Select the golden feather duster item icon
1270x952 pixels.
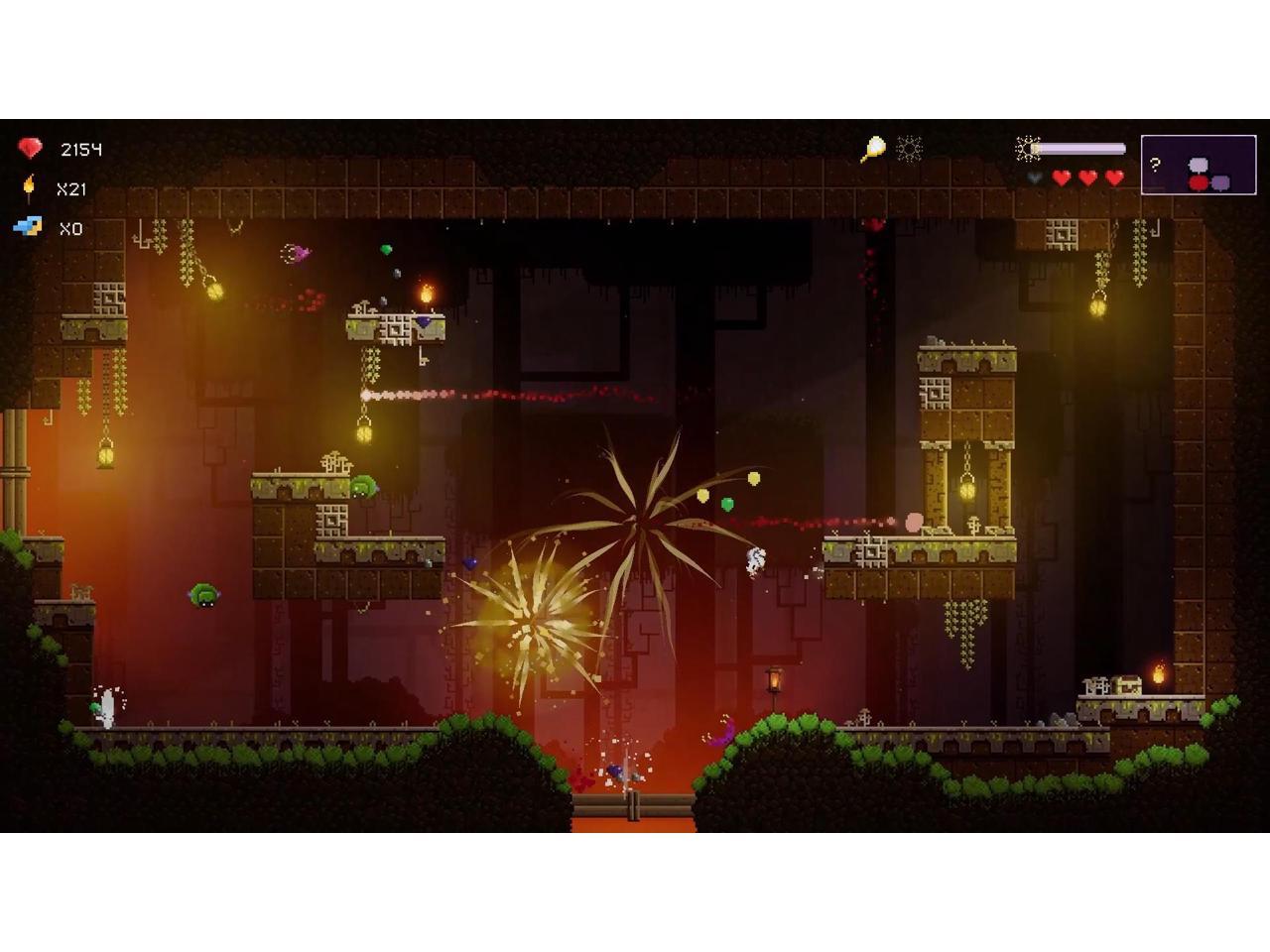coord(872,149)
